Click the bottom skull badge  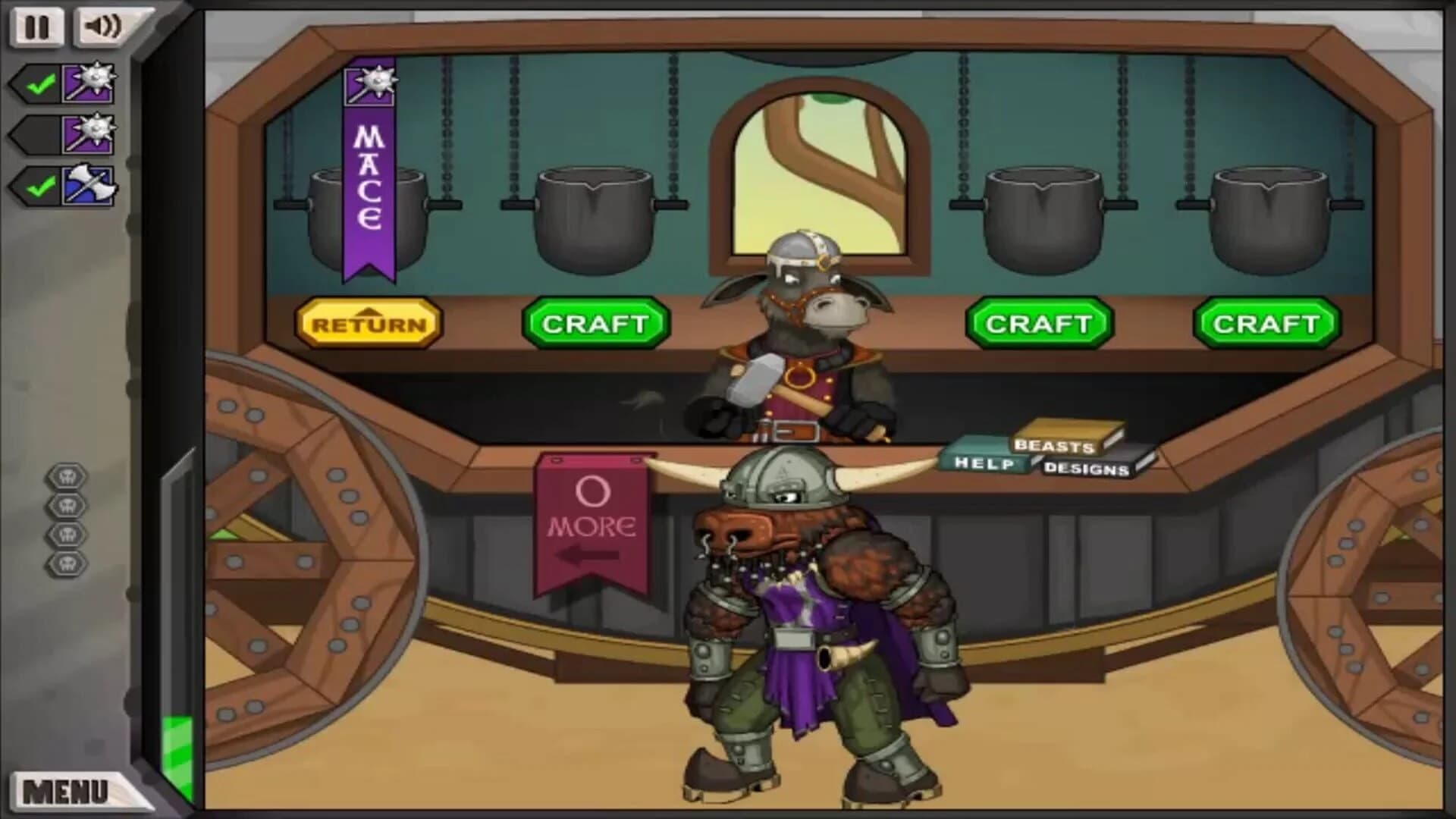coord(67,564)
